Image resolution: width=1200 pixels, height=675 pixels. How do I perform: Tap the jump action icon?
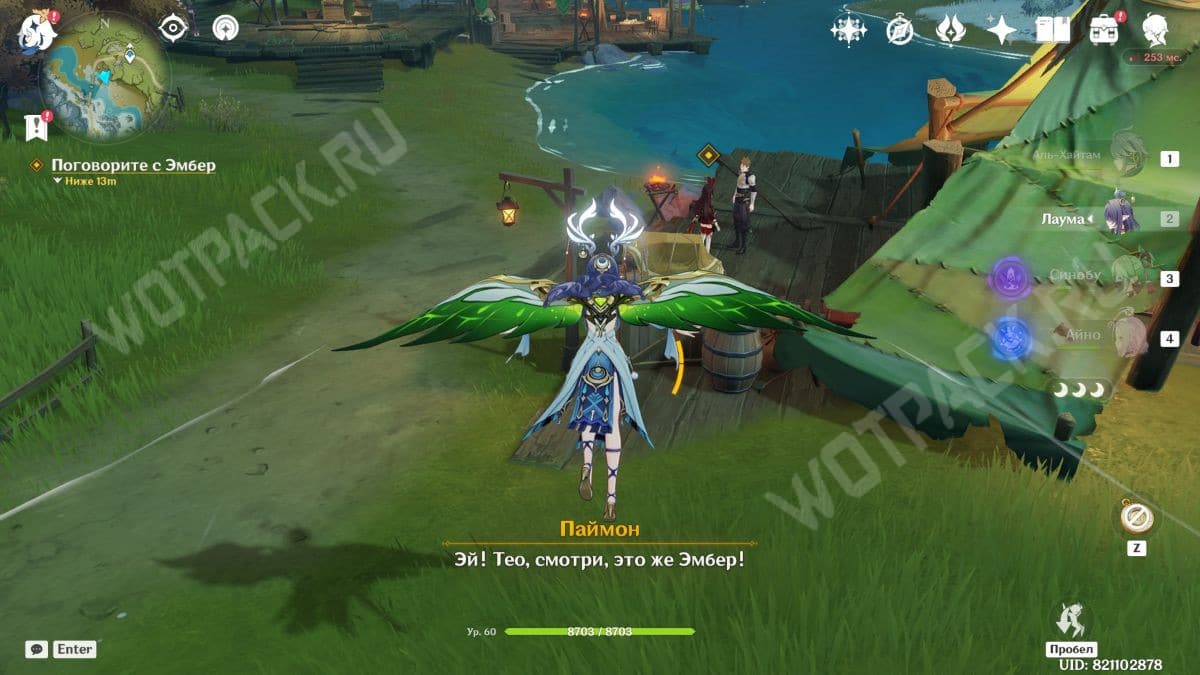pyautogui.click(x=1071, y=618)
